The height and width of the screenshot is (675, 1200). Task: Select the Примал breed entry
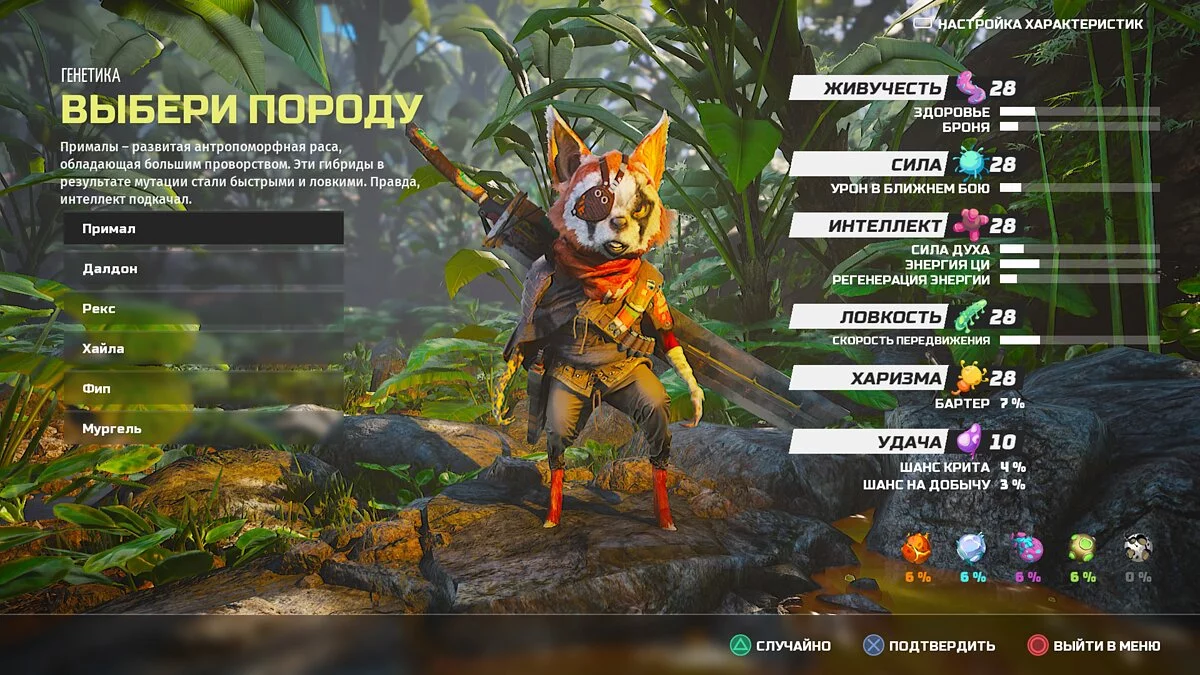203,229
